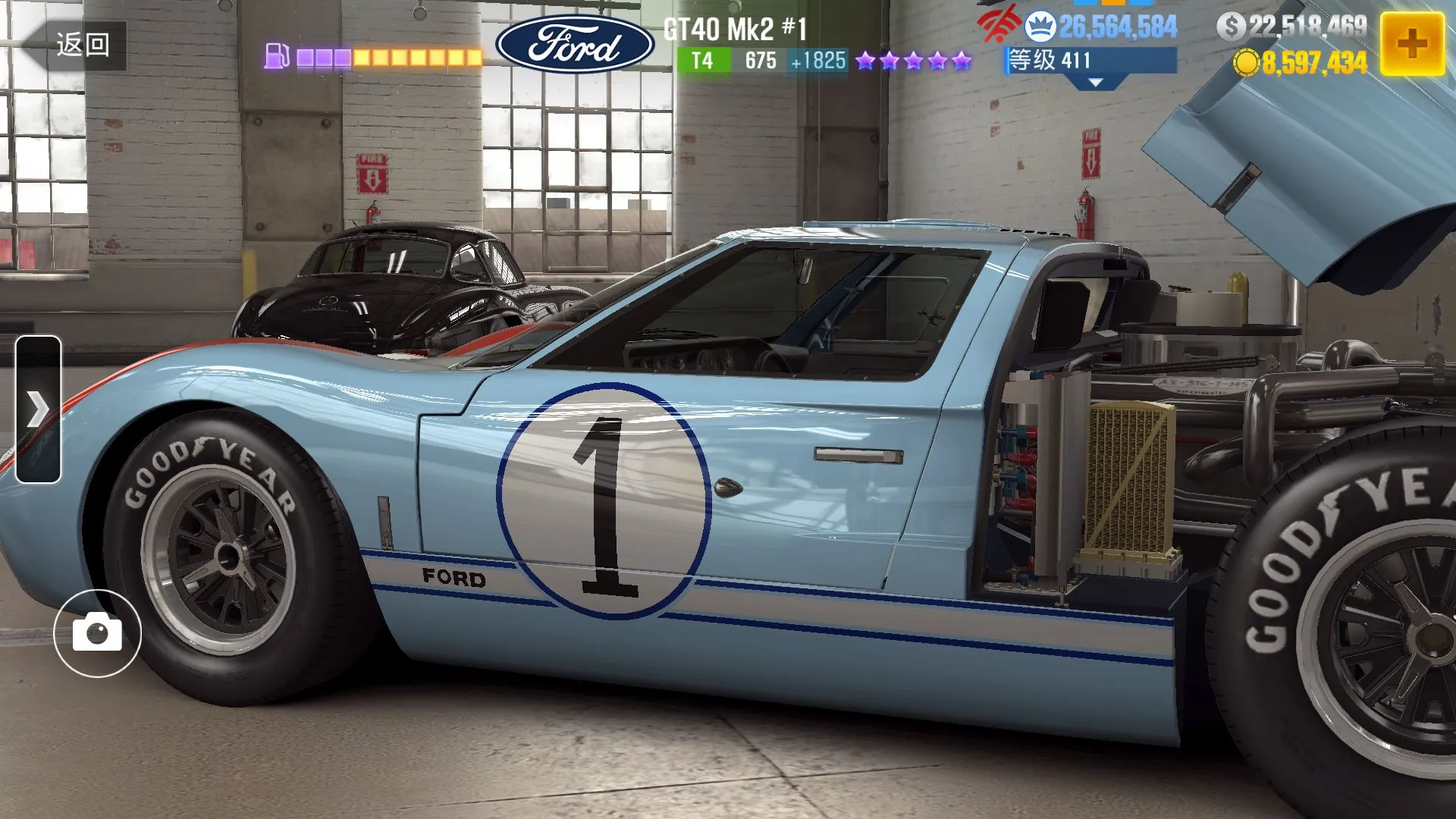The width and height of the screenshot is (1456, 819).
Task: Go back with the 返回 button
Action: pyautogui.click(x=74, y=45)
